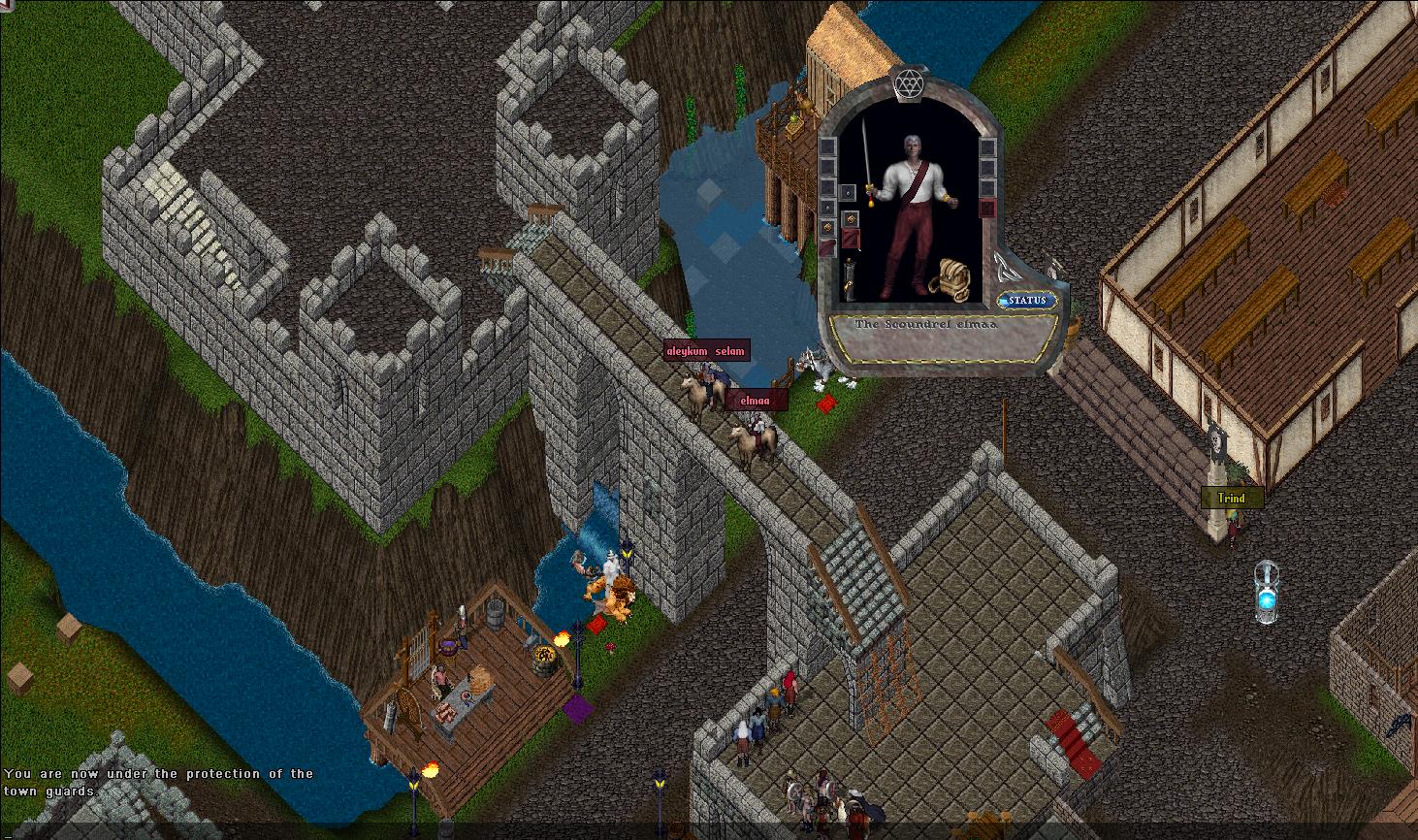This screenshot has width=1418, height=840.
Task: Click the name label "aleykum selam"
Action: pyautogui.click(x=706, y=350)
